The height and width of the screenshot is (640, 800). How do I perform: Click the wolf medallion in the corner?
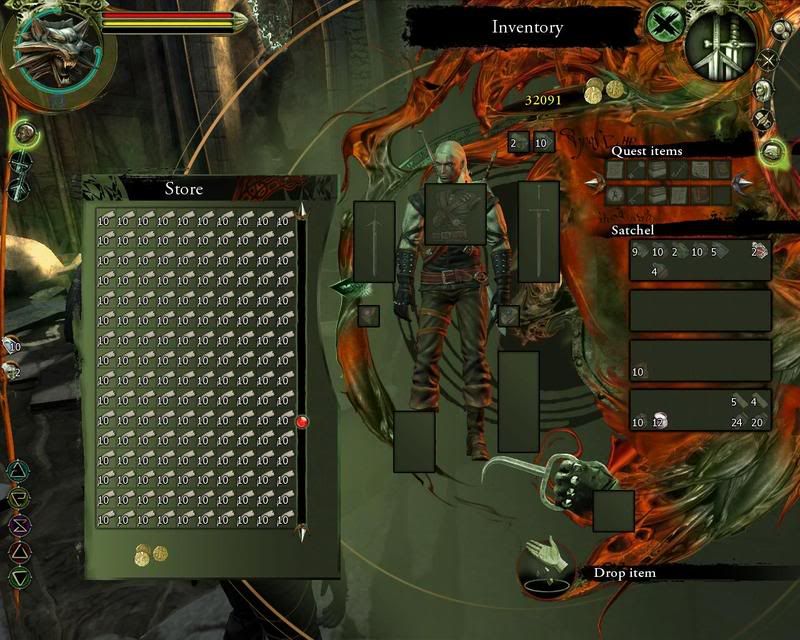(x=56, y=52)
